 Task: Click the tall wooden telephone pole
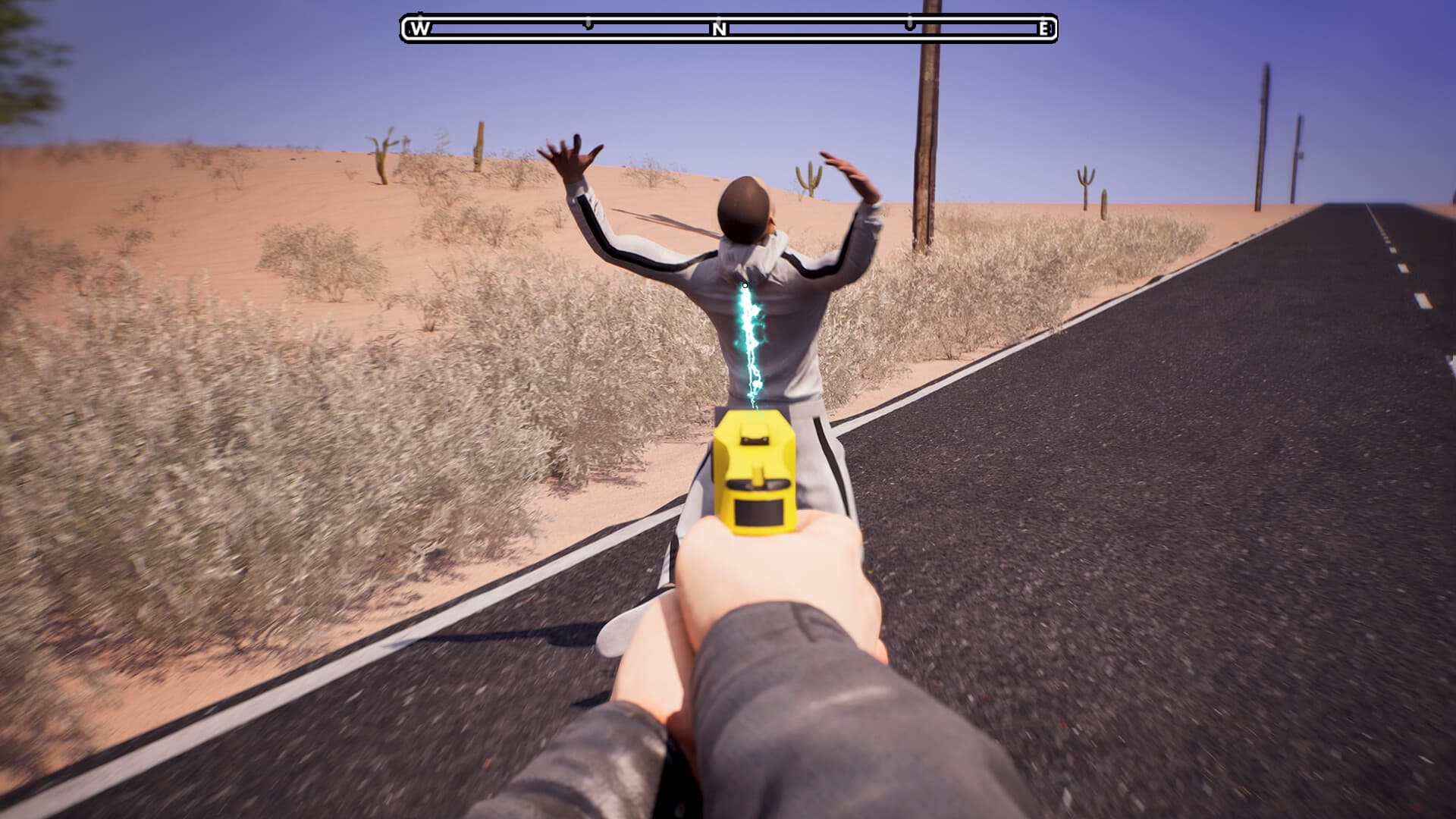tap(927, 136)
